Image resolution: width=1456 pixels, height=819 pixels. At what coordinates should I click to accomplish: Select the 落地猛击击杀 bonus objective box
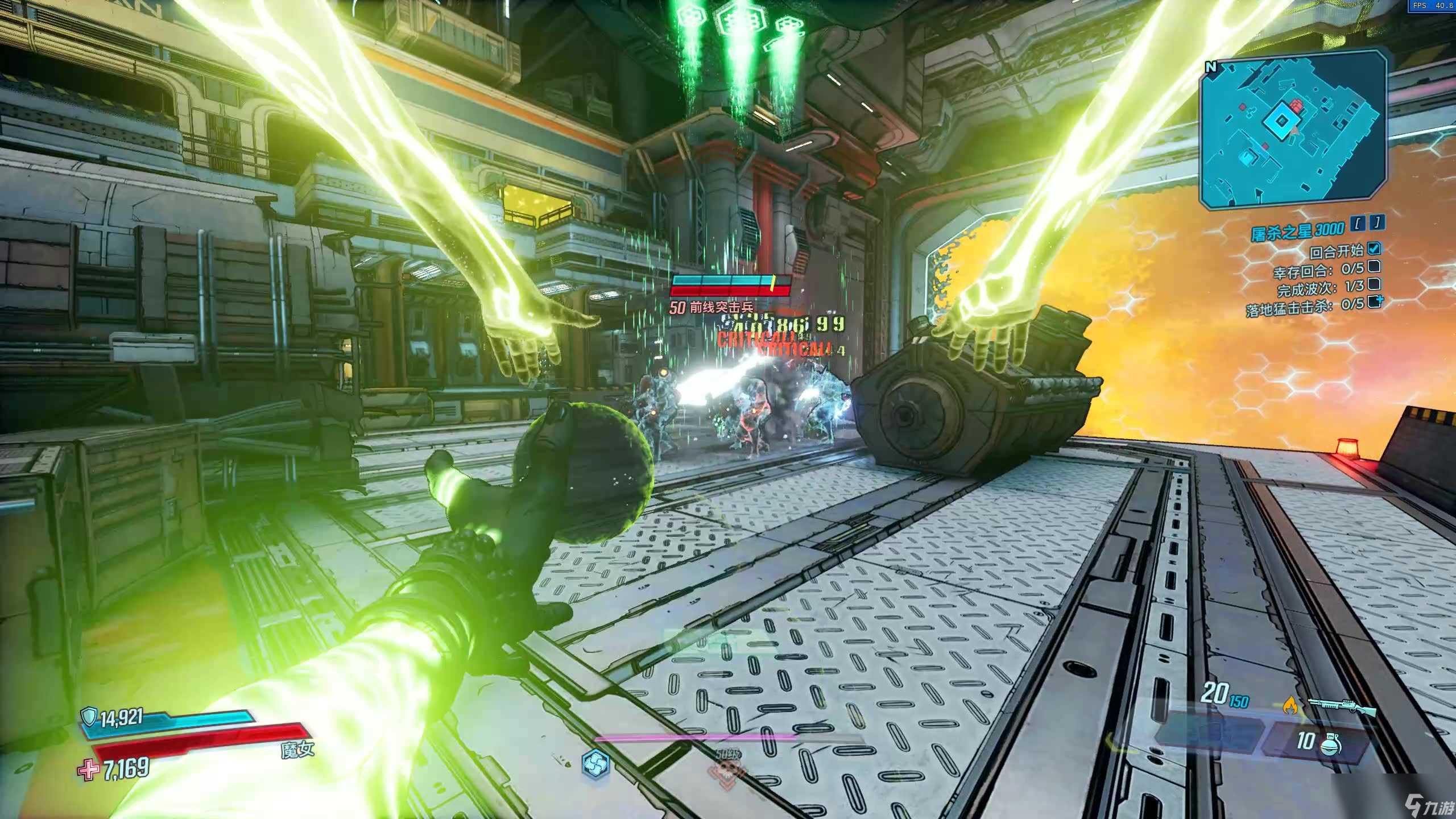pyautogui.click(x=1374, y=302)
